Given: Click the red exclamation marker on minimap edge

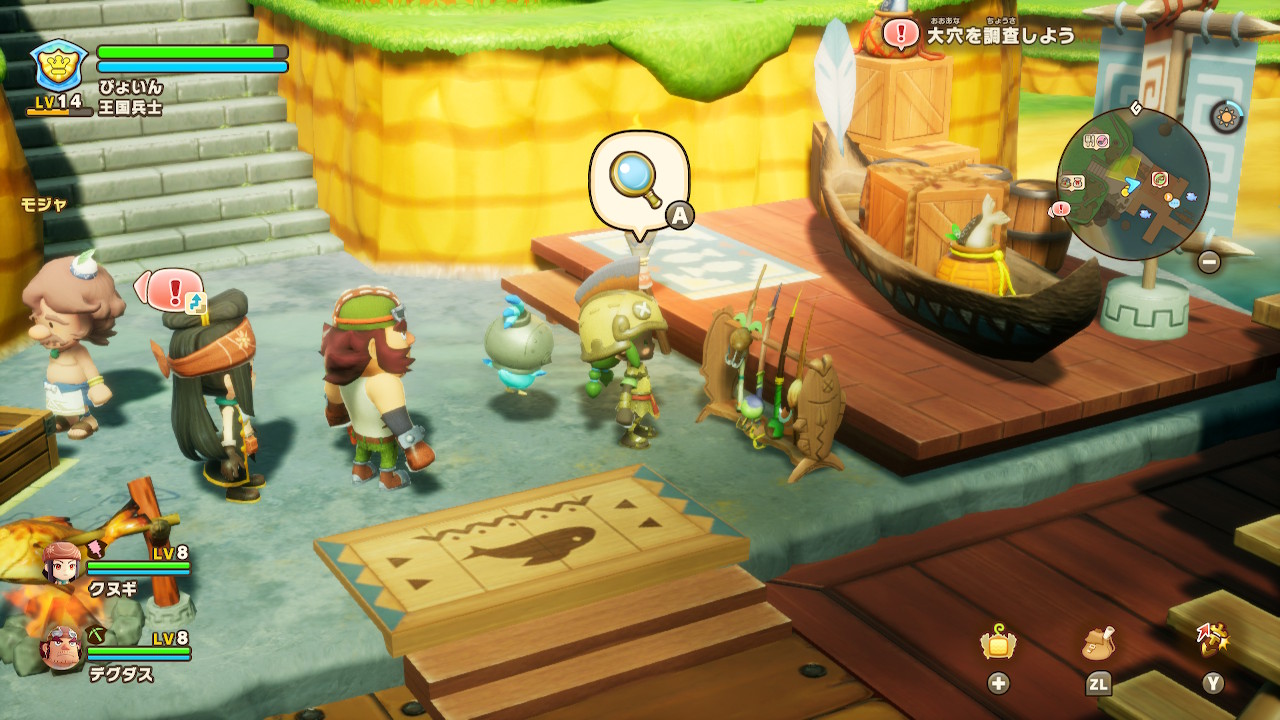Looking at the screenshot, I should click(x=1060, y=209).
